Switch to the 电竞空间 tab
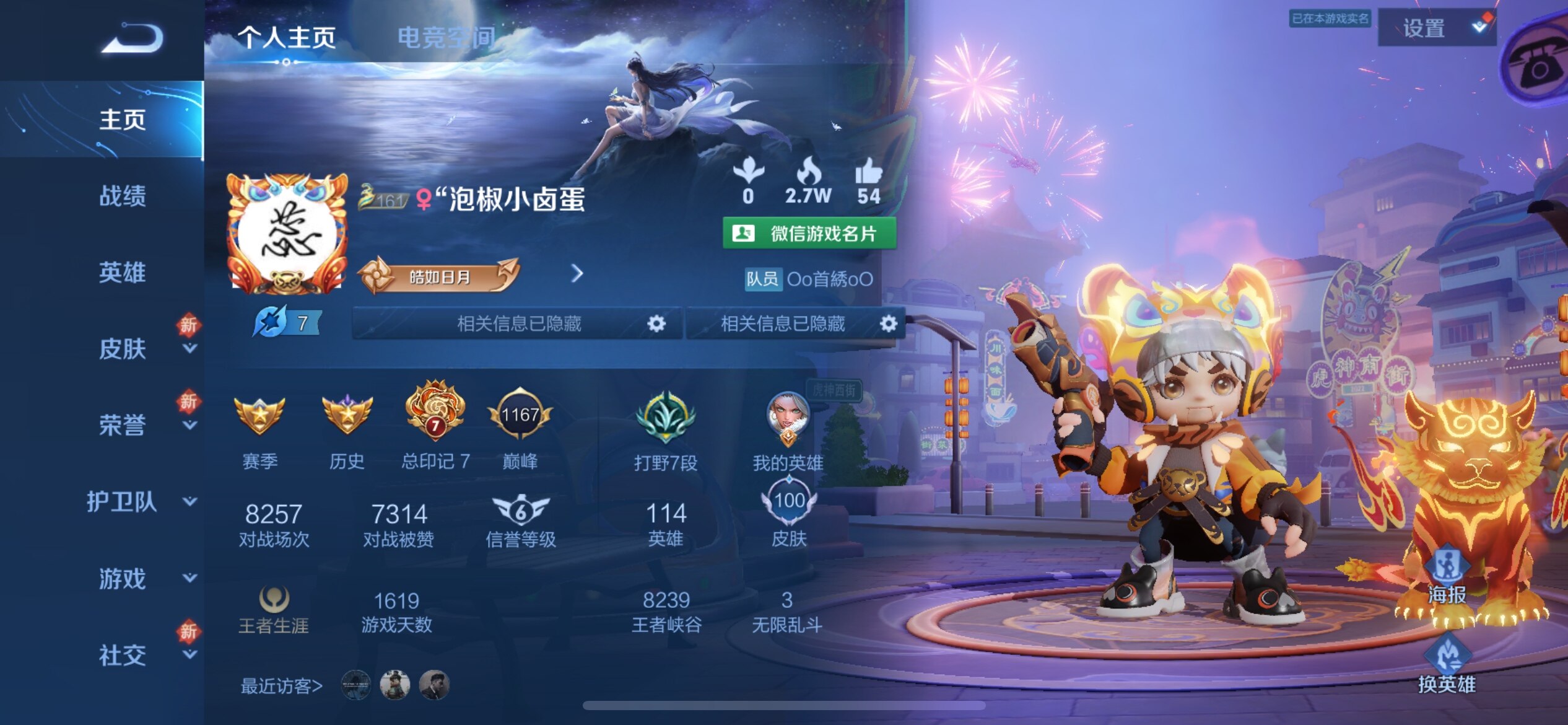The height and width of the screenshot is (725, 1568). (x=446, y=38)
